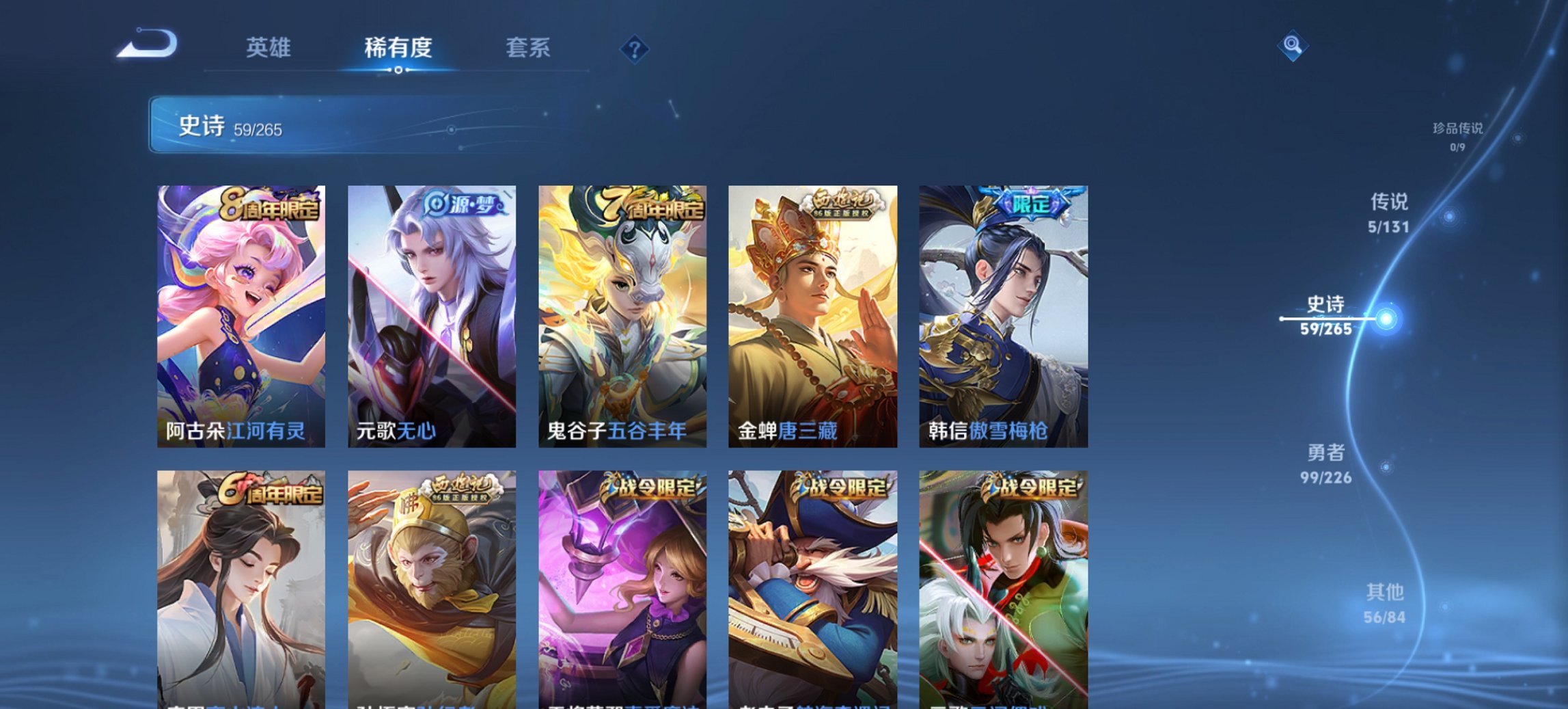
Task: Click the question mark help icon
Action: point(635,48)
